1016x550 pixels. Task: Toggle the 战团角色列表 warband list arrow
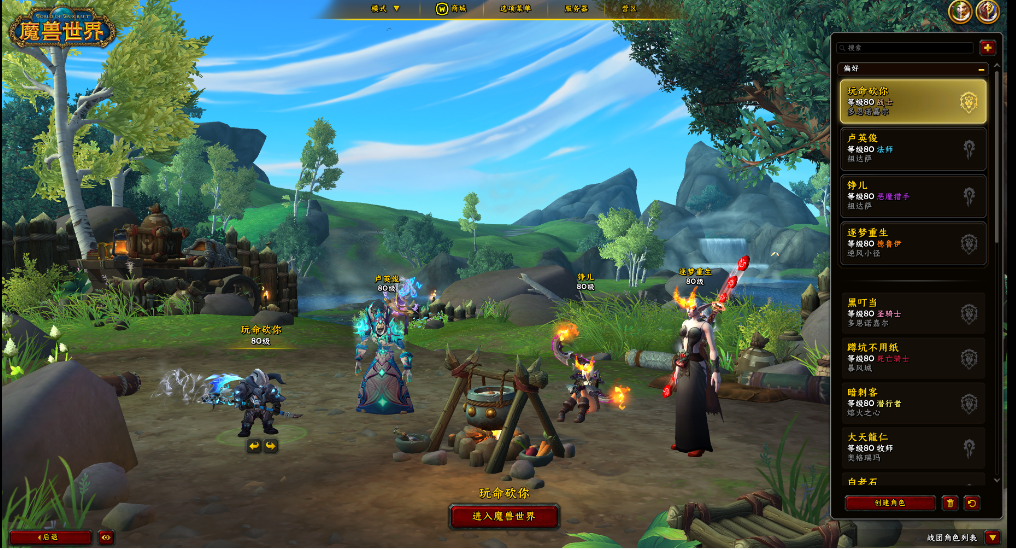(x=992, y=537)
